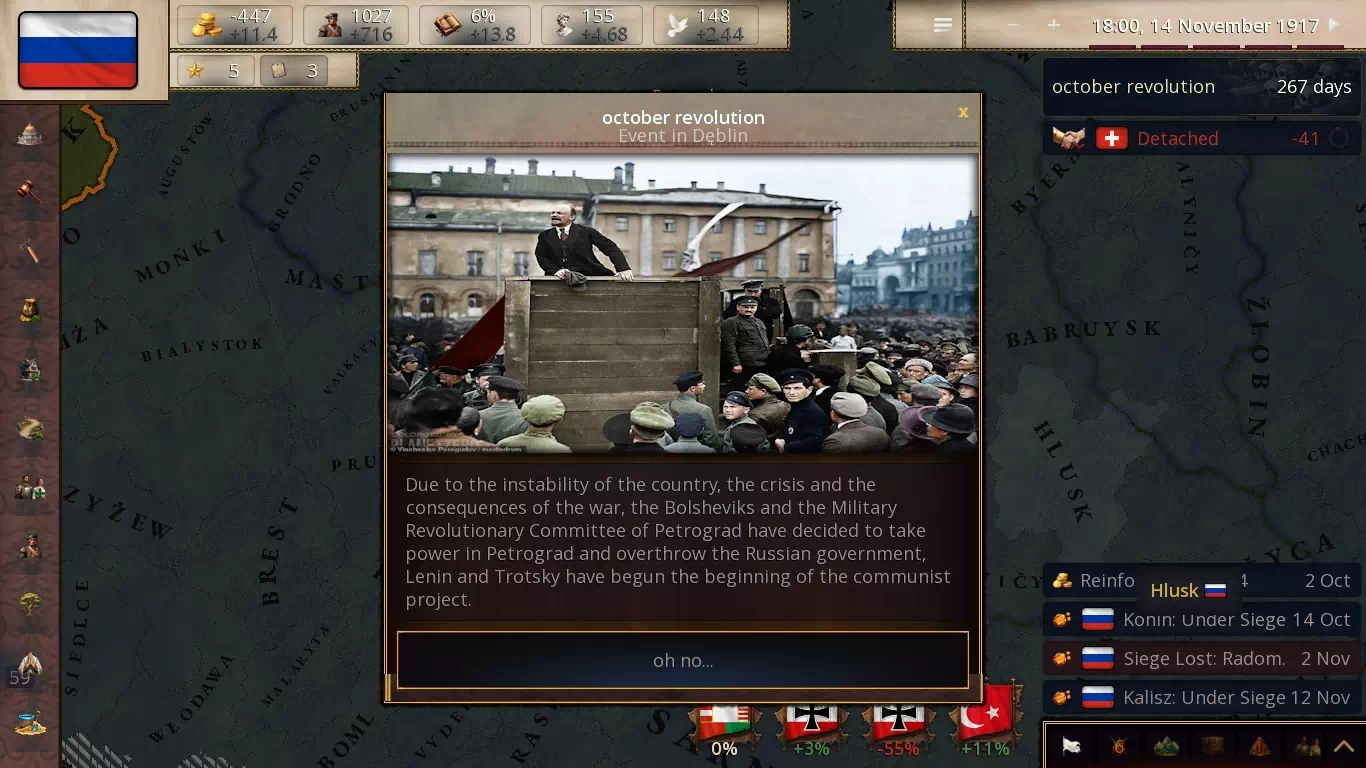Open the gavel laws sidebar icon
1366x768 pixels.
(x=30, y=191)
